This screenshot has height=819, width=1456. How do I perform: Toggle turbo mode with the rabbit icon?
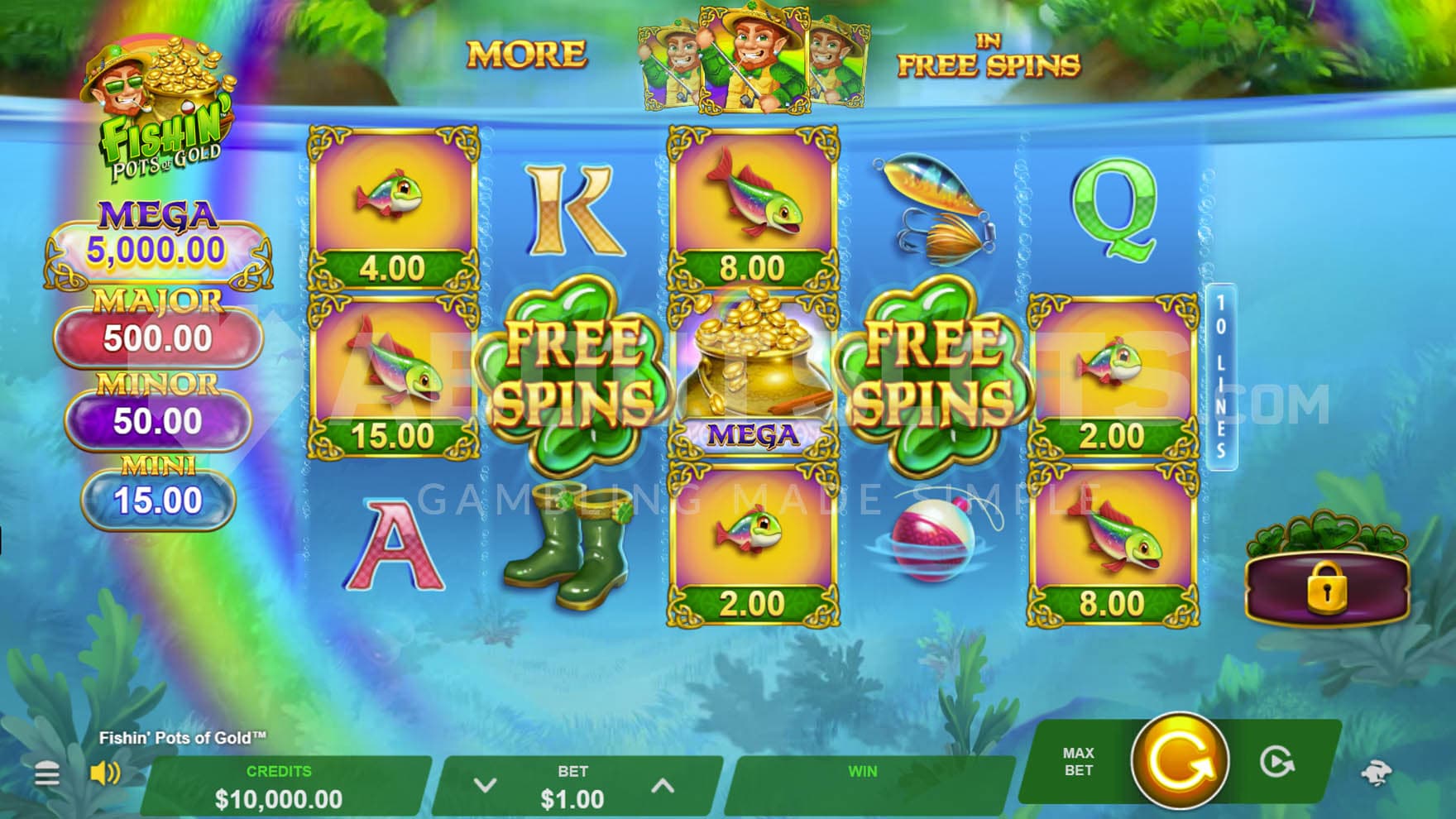[x=1377, y=773]
